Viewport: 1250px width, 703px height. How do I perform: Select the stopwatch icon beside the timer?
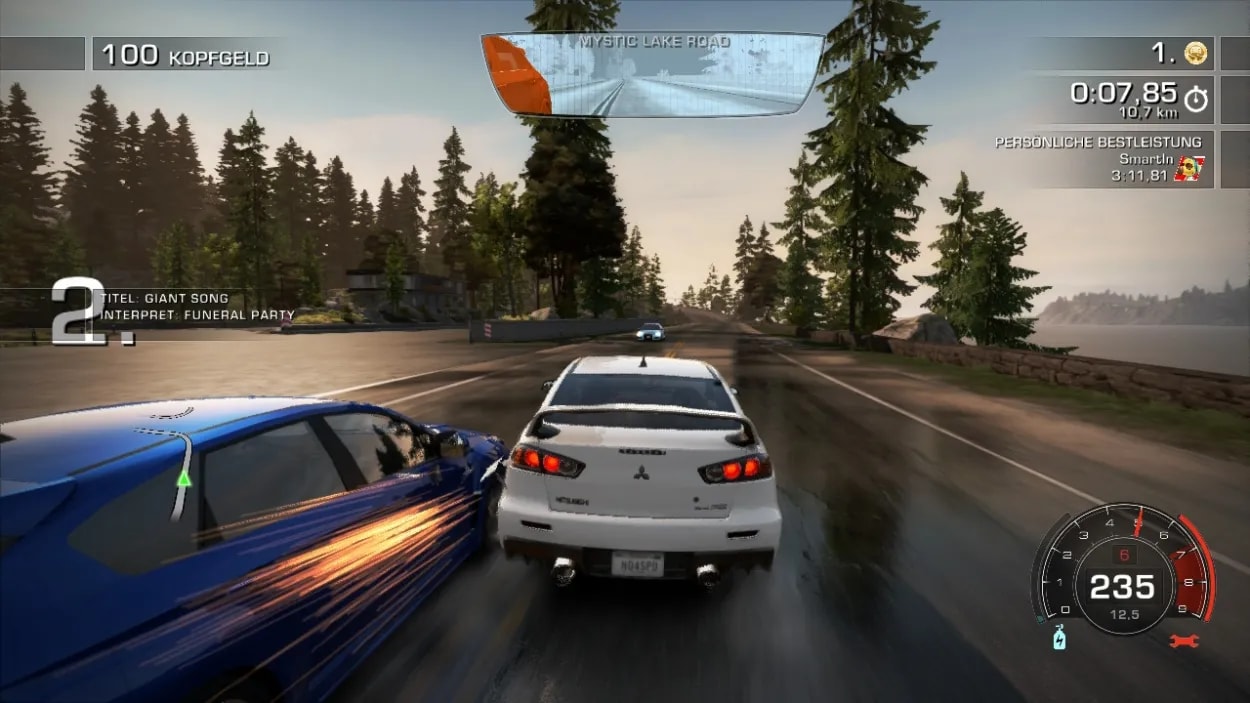1195,99
